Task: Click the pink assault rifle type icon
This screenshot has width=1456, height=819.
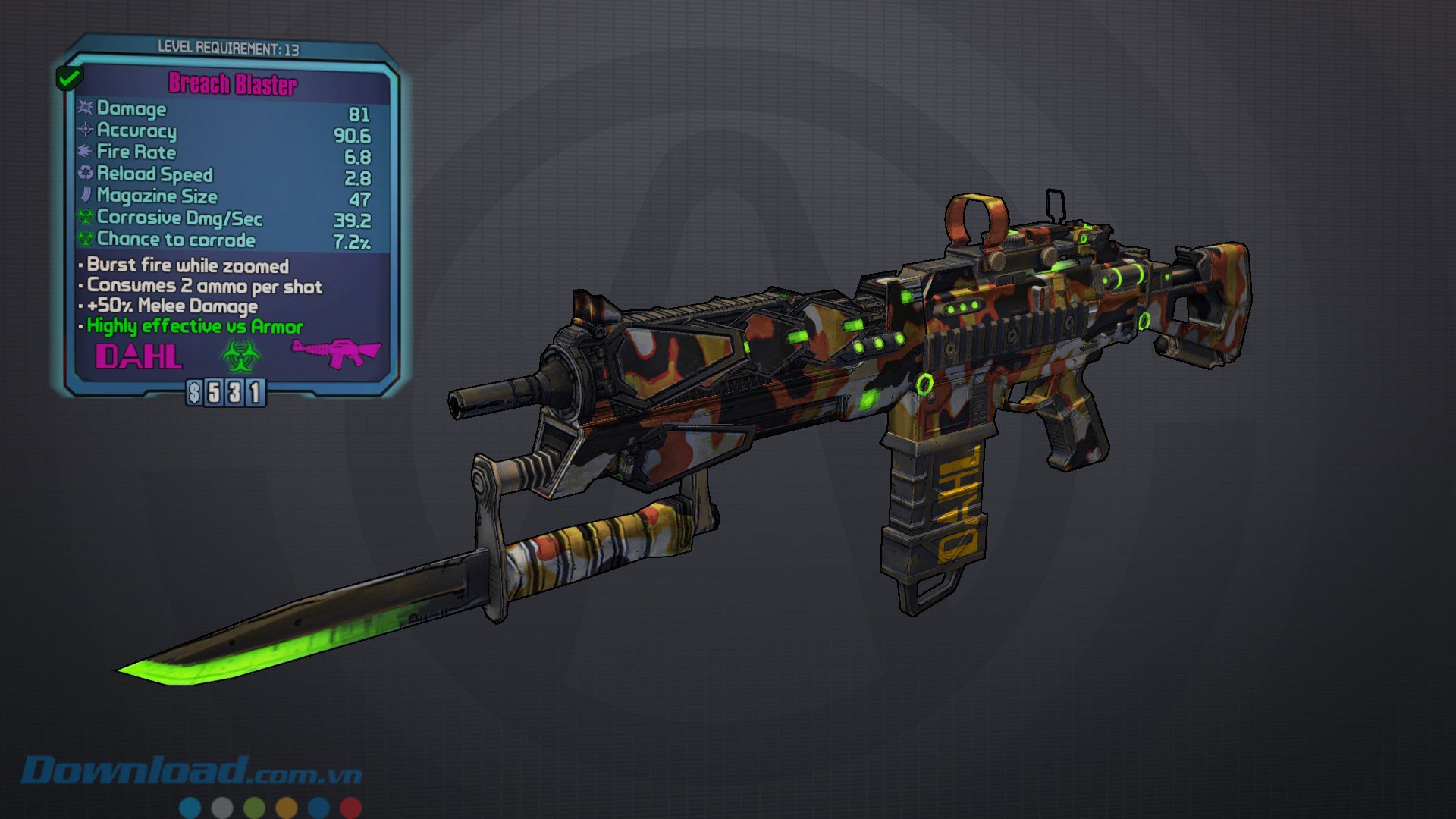Action: click(x=336, y=352)
